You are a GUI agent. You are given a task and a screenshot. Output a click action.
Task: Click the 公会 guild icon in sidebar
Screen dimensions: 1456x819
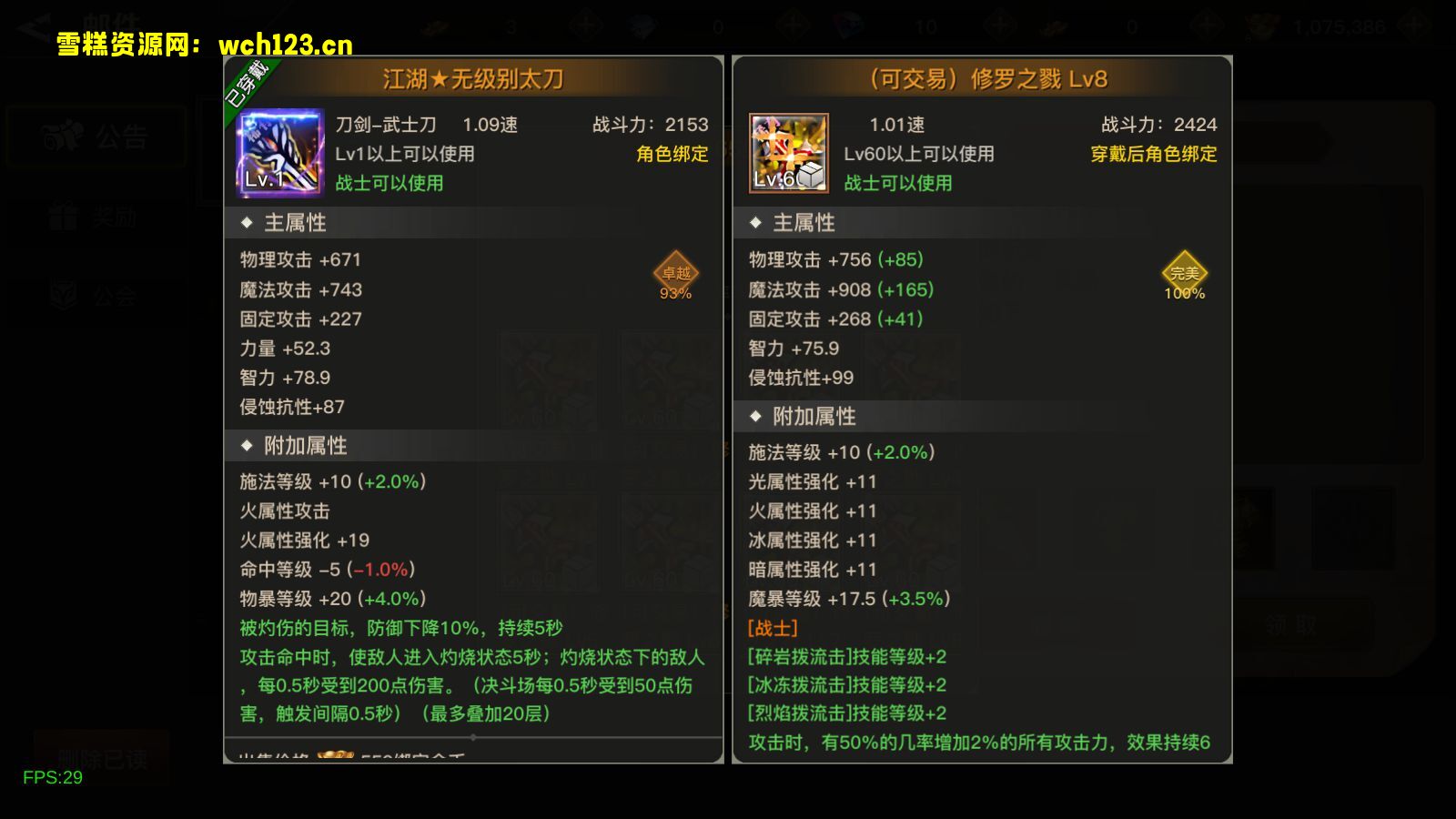pos(60,296)
